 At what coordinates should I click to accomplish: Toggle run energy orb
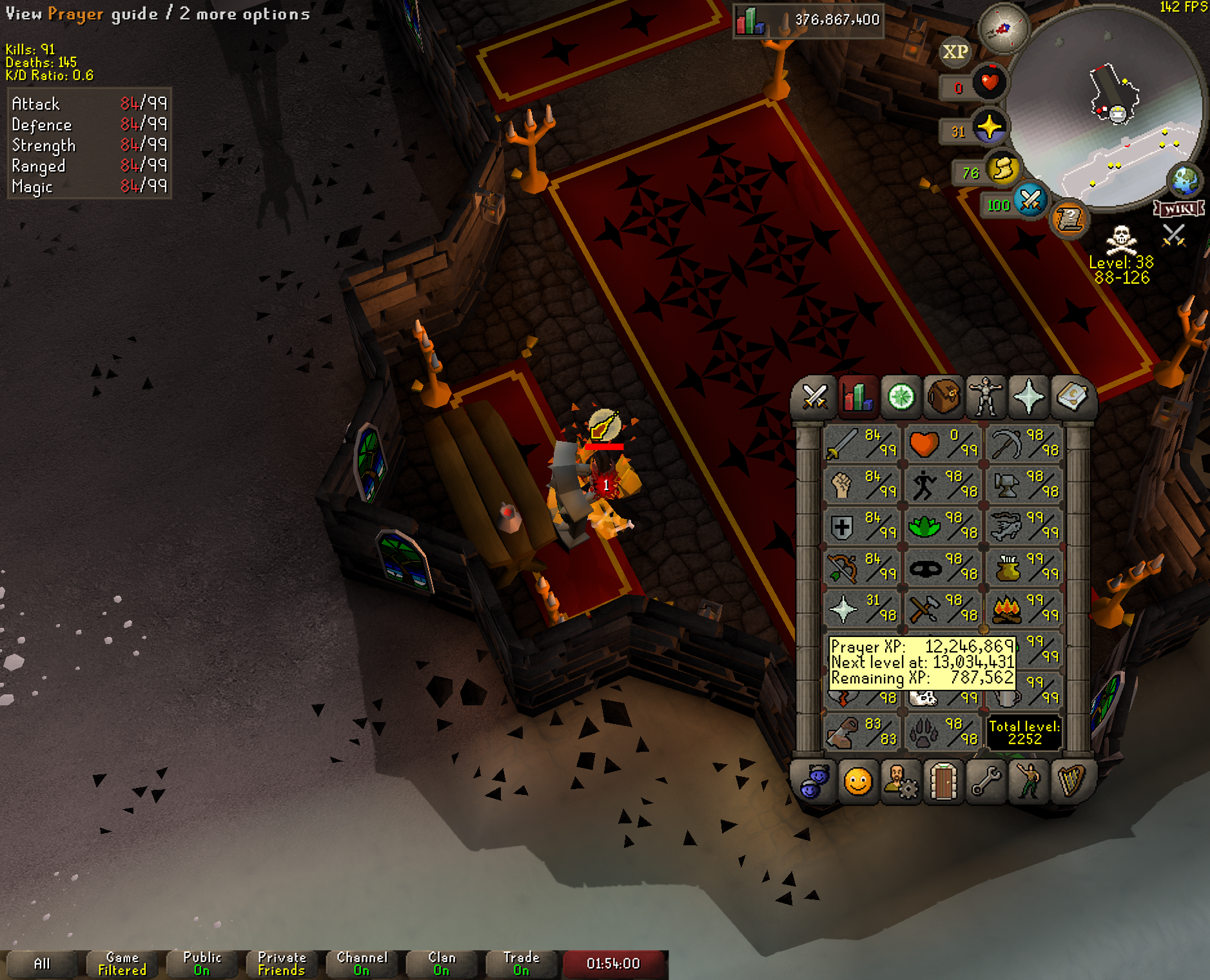pyautogui.click(x=1003, y=170)
